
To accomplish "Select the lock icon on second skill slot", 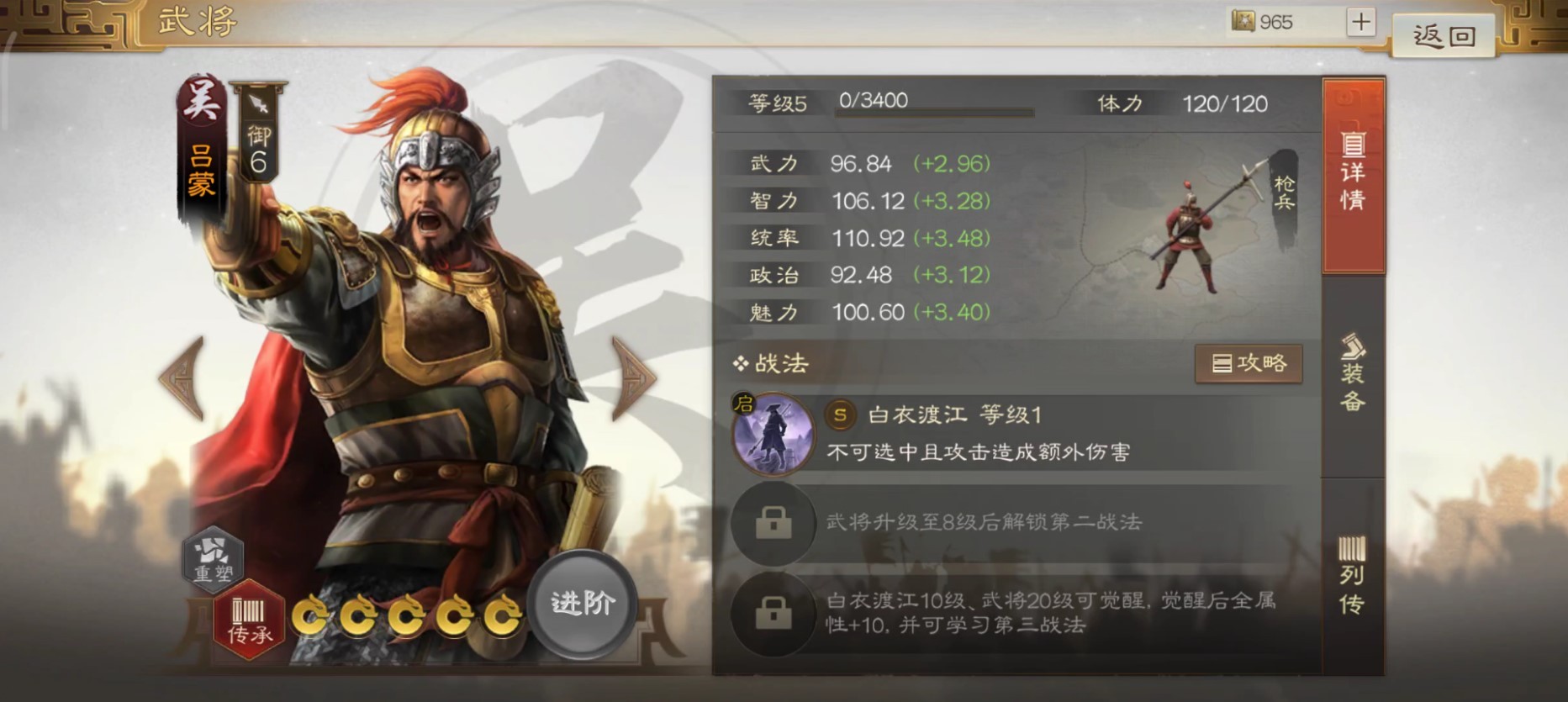I will (x=773, y=523).
